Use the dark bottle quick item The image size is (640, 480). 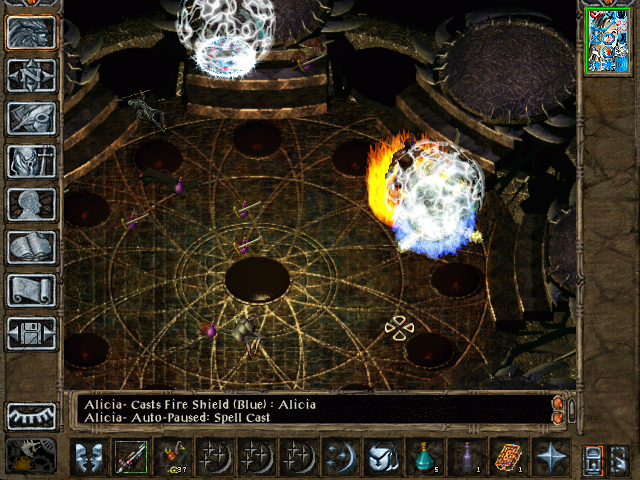coord(466,457)
